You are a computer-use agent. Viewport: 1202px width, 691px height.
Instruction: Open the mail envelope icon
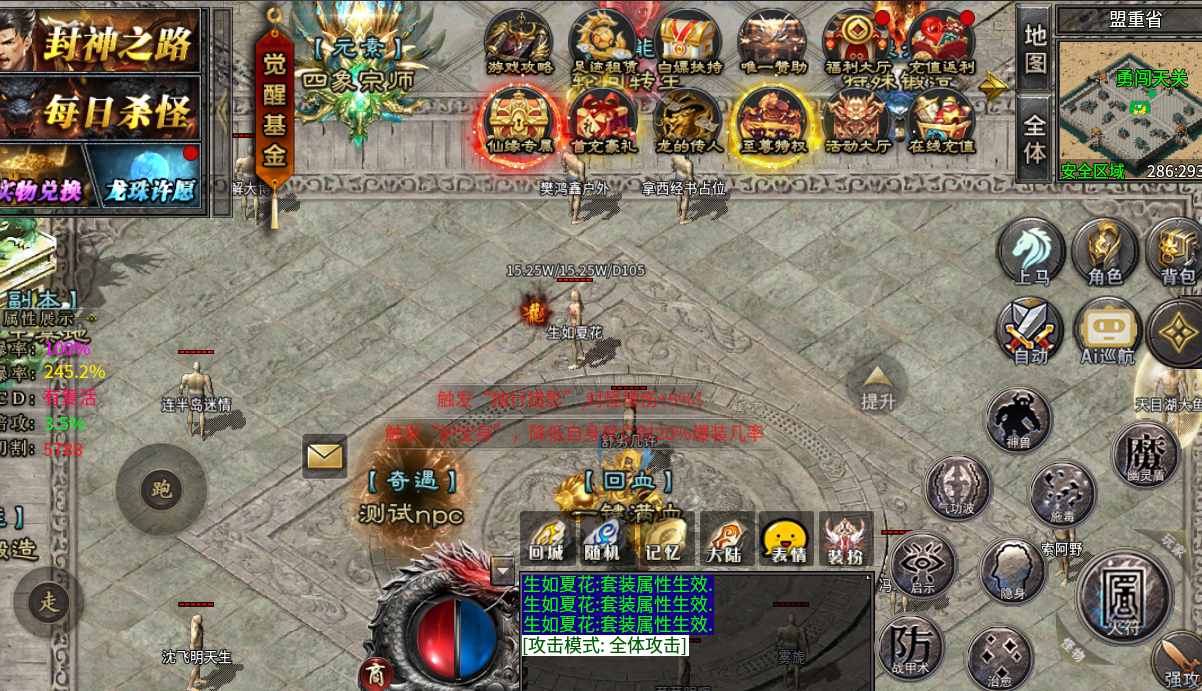tap(324, 456)
